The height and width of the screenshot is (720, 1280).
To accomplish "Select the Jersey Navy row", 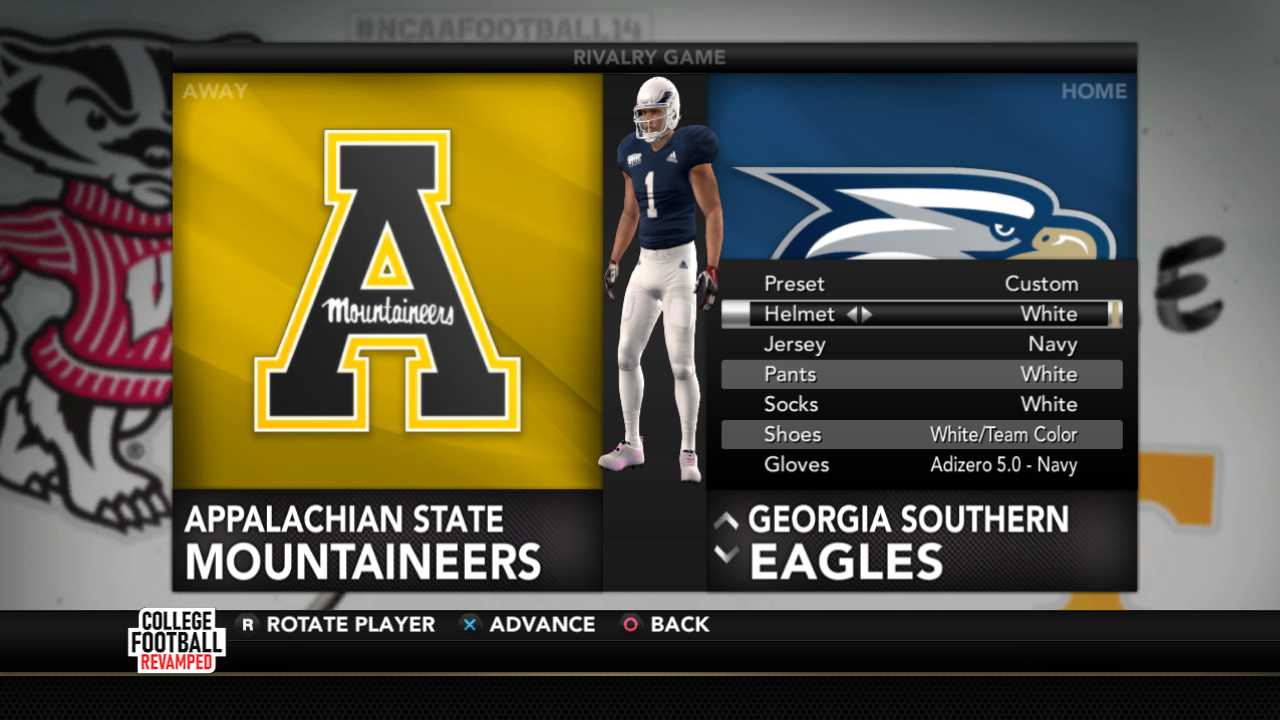I will [x=920, y=344].
